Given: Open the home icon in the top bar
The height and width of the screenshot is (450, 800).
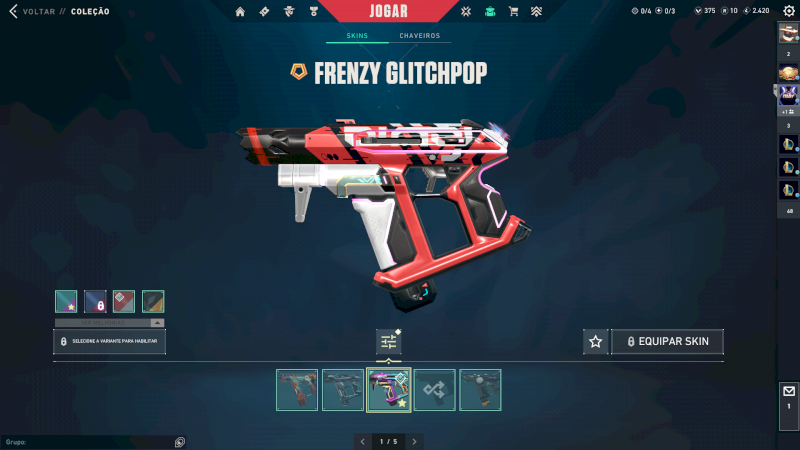Looking at the screenshot, I should [x=240, y=11].
